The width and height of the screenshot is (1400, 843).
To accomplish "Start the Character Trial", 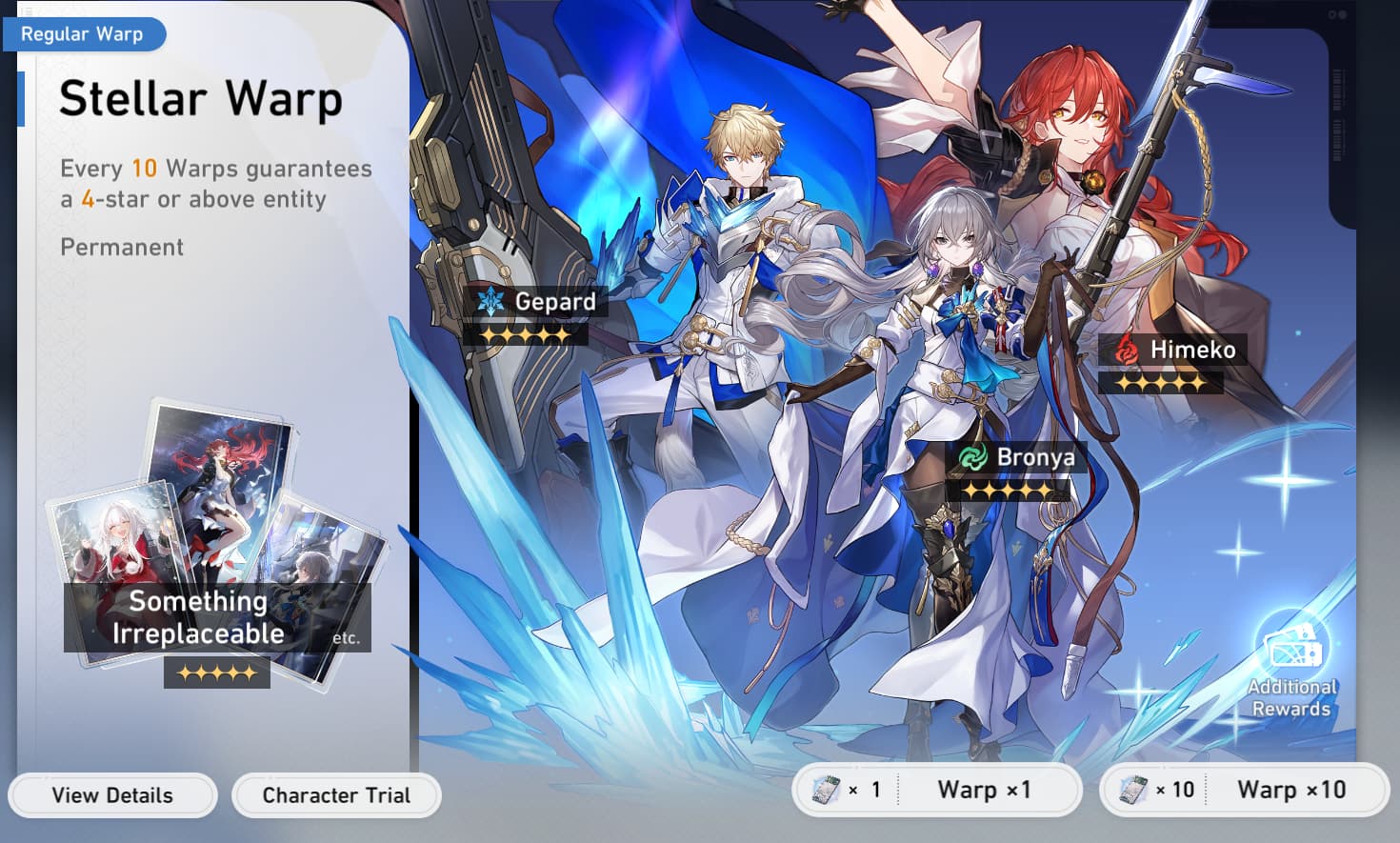I will click(336, 795).
